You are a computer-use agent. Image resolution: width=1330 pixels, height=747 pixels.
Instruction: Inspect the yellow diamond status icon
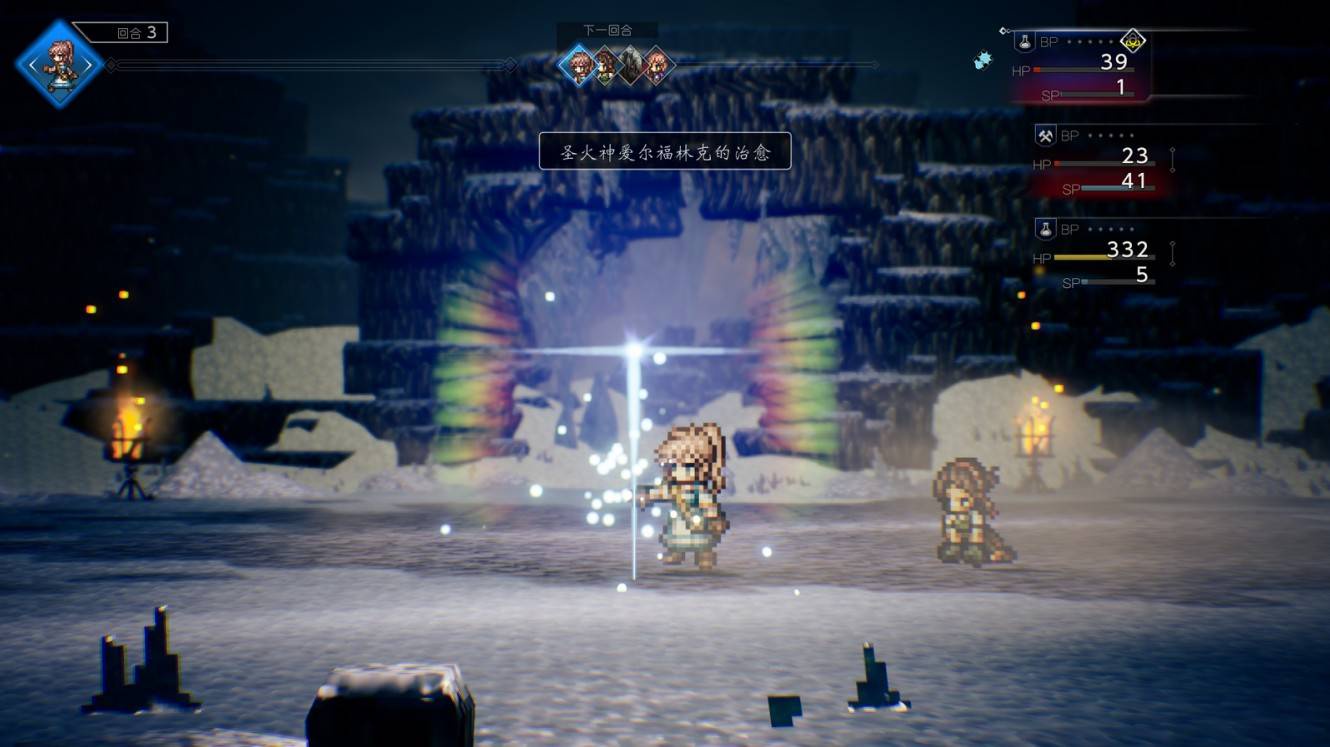pos(1132,41)
